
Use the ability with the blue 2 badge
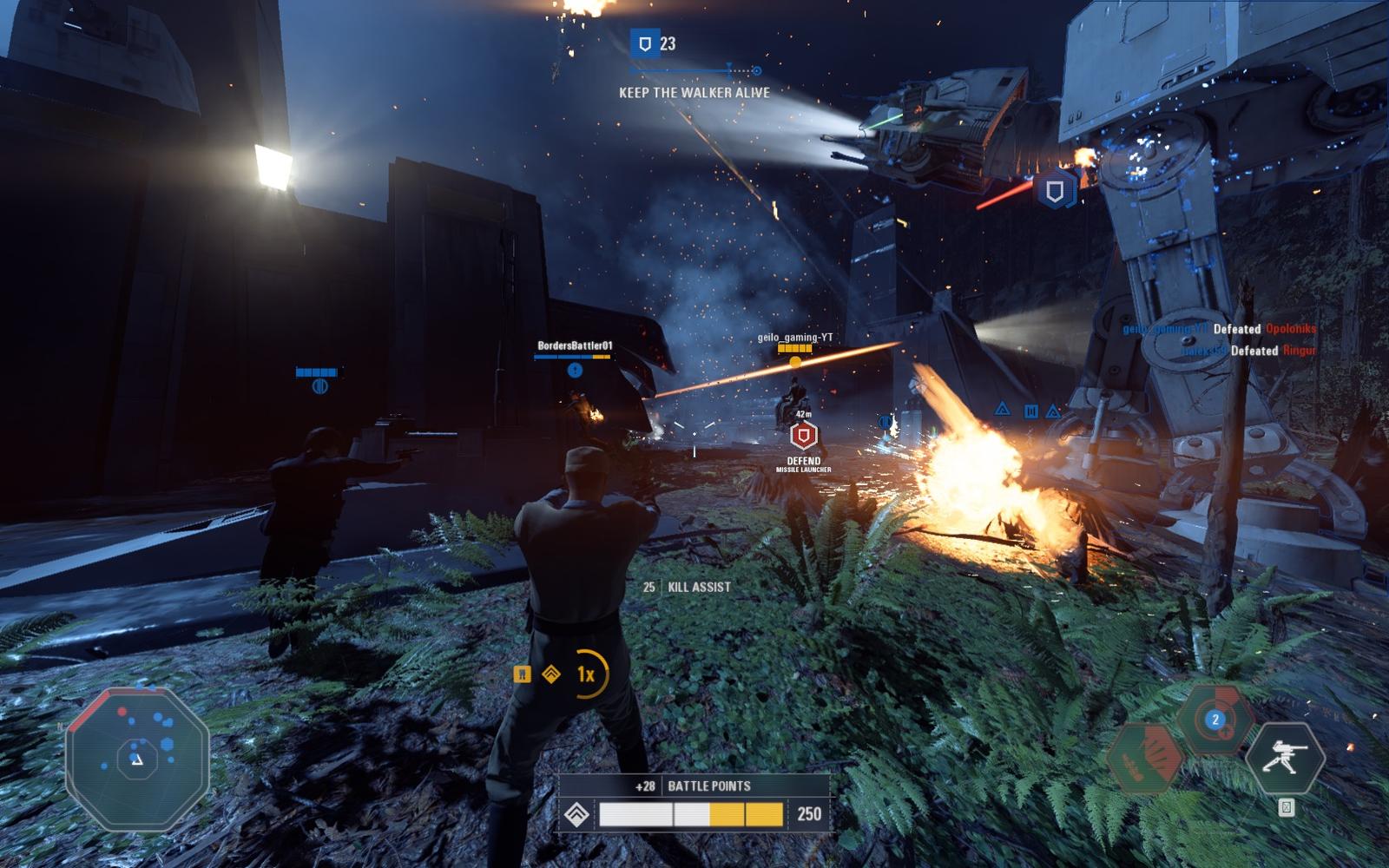tap(1215, 720)
